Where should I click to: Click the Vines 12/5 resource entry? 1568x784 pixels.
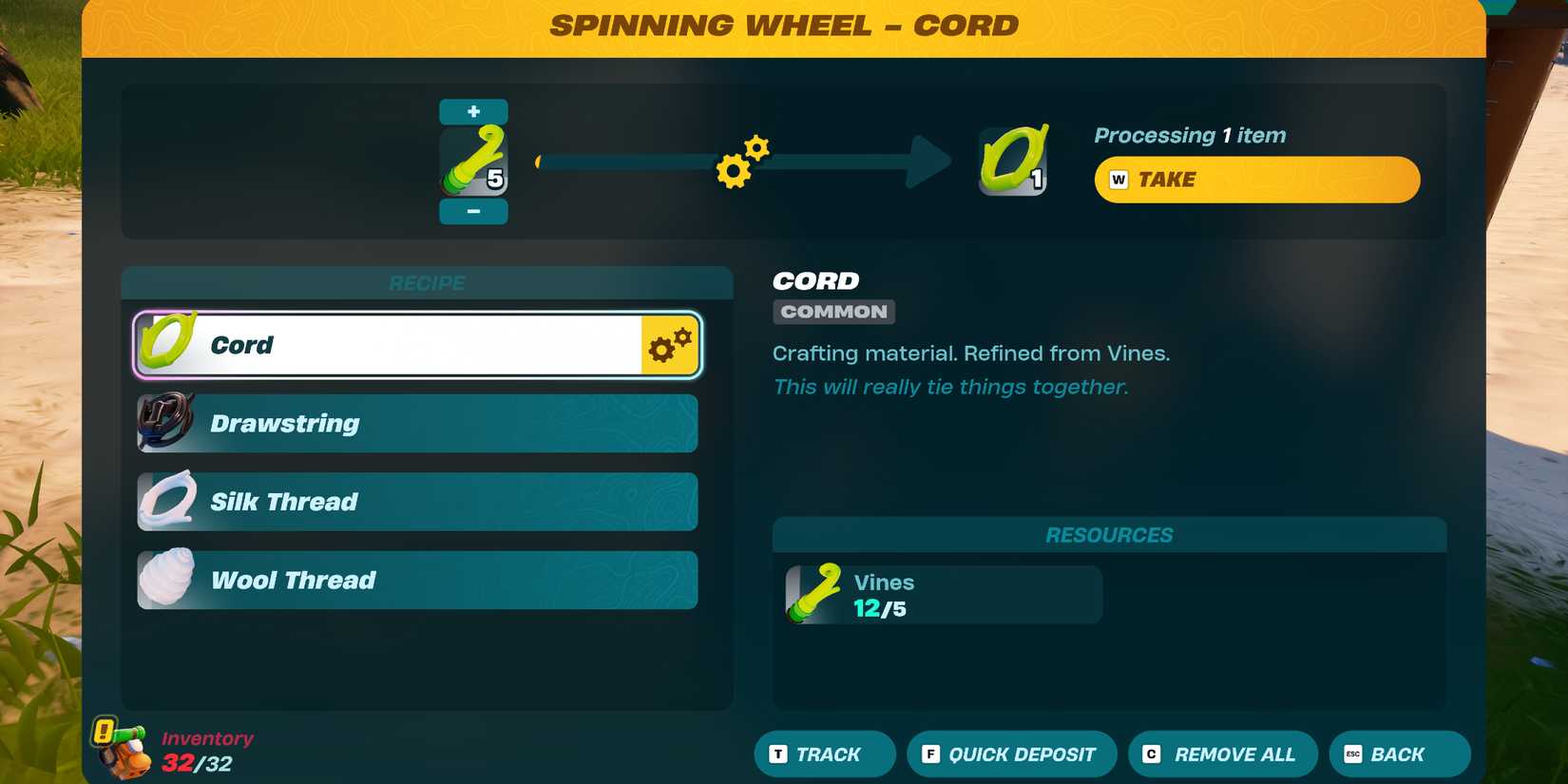coord(941,594)
